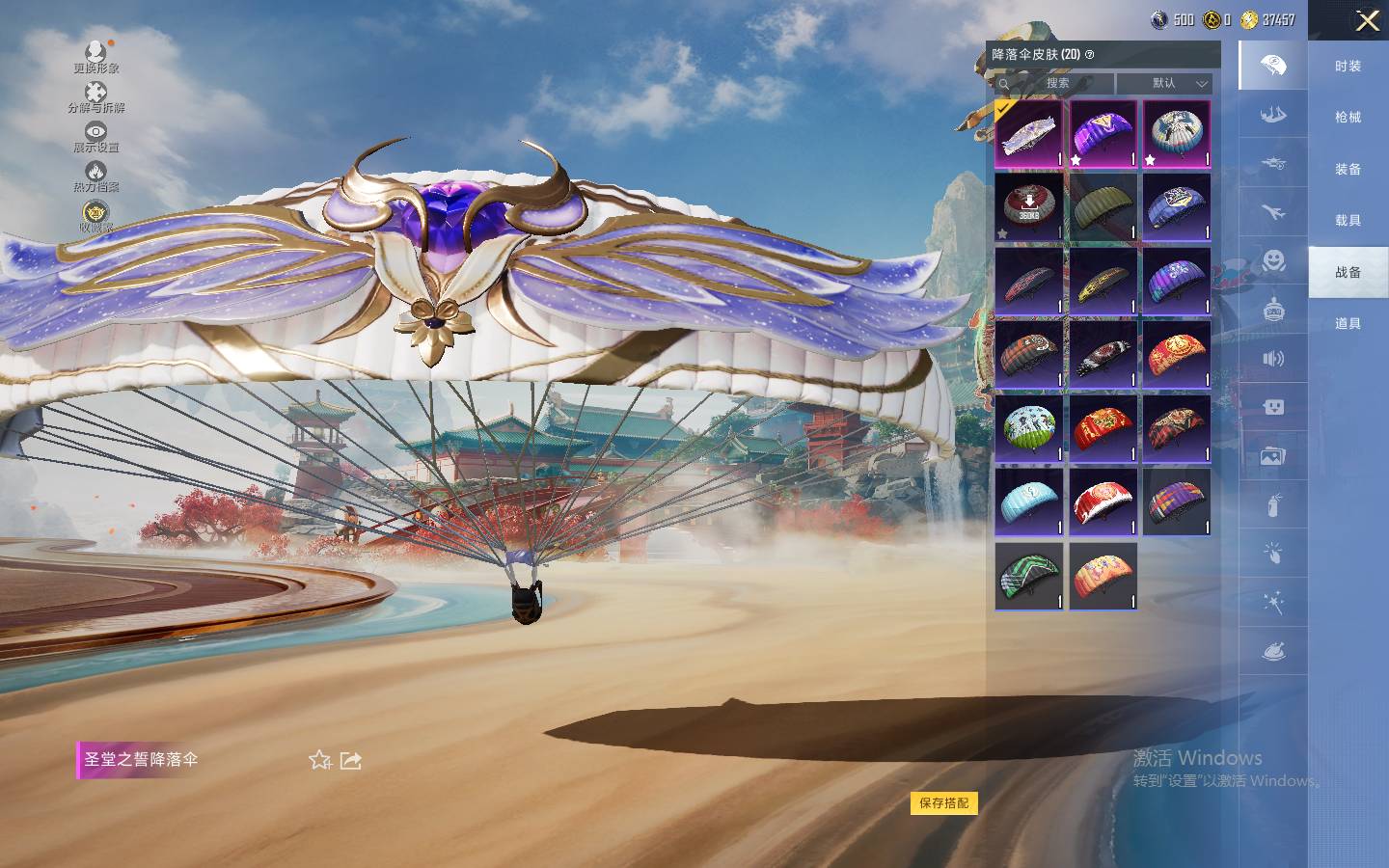
Task: Go to the 载具 tab
Action: [x=1348, y=220]
